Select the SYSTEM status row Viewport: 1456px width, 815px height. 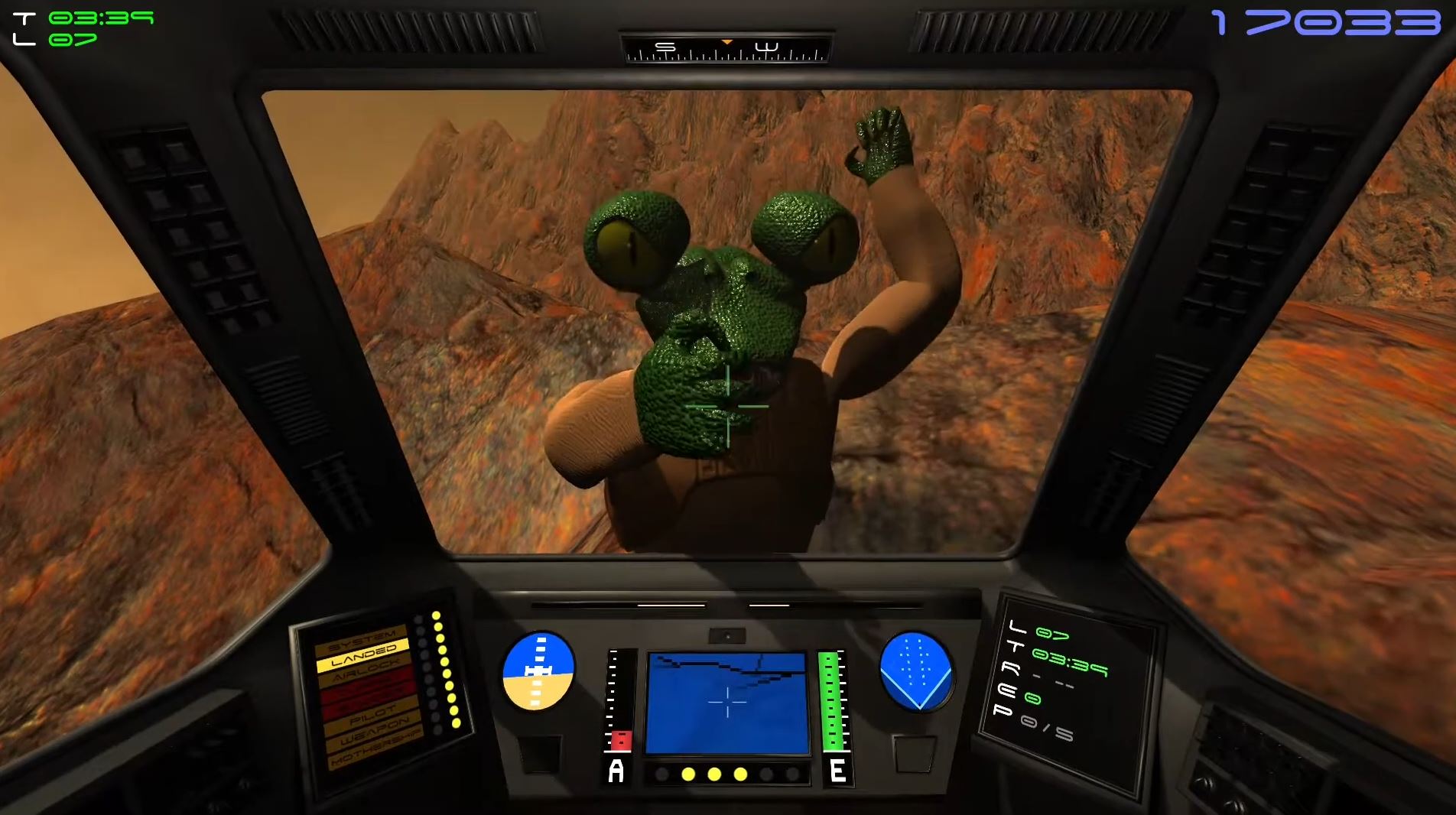tap(360, 639)
